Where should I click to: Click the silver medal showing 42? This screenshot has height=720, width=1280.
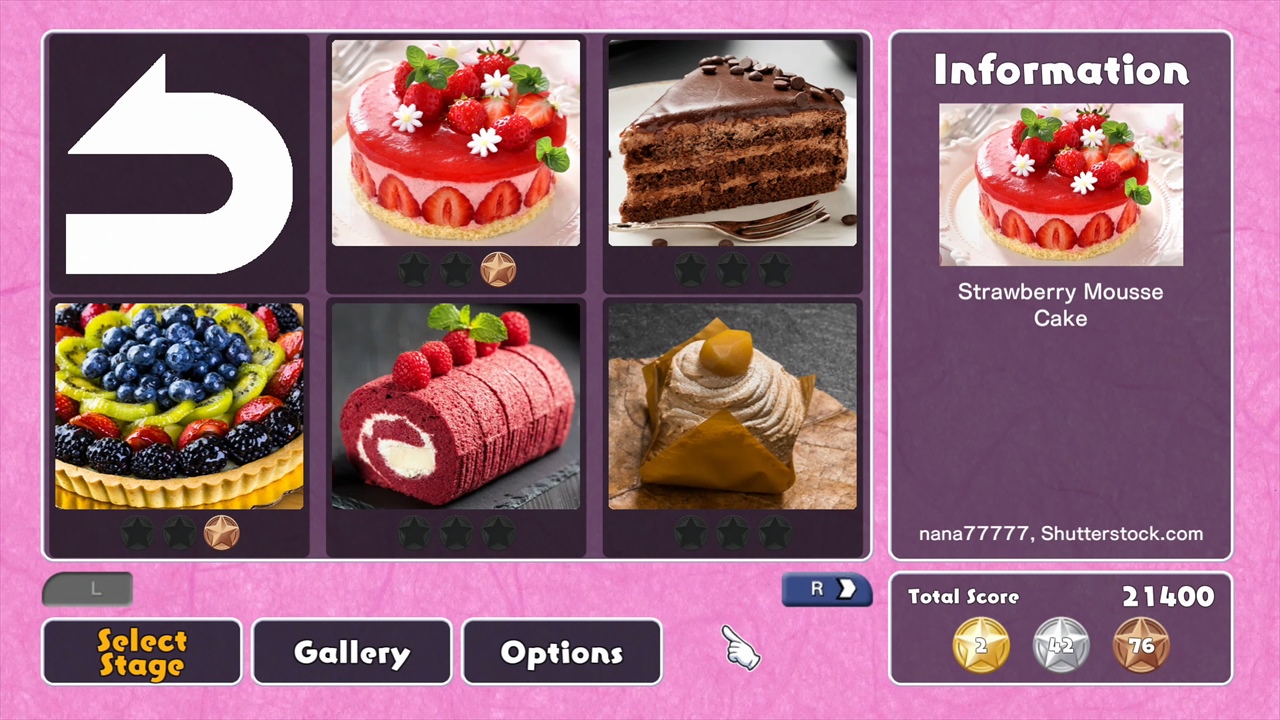point(1061,645)
